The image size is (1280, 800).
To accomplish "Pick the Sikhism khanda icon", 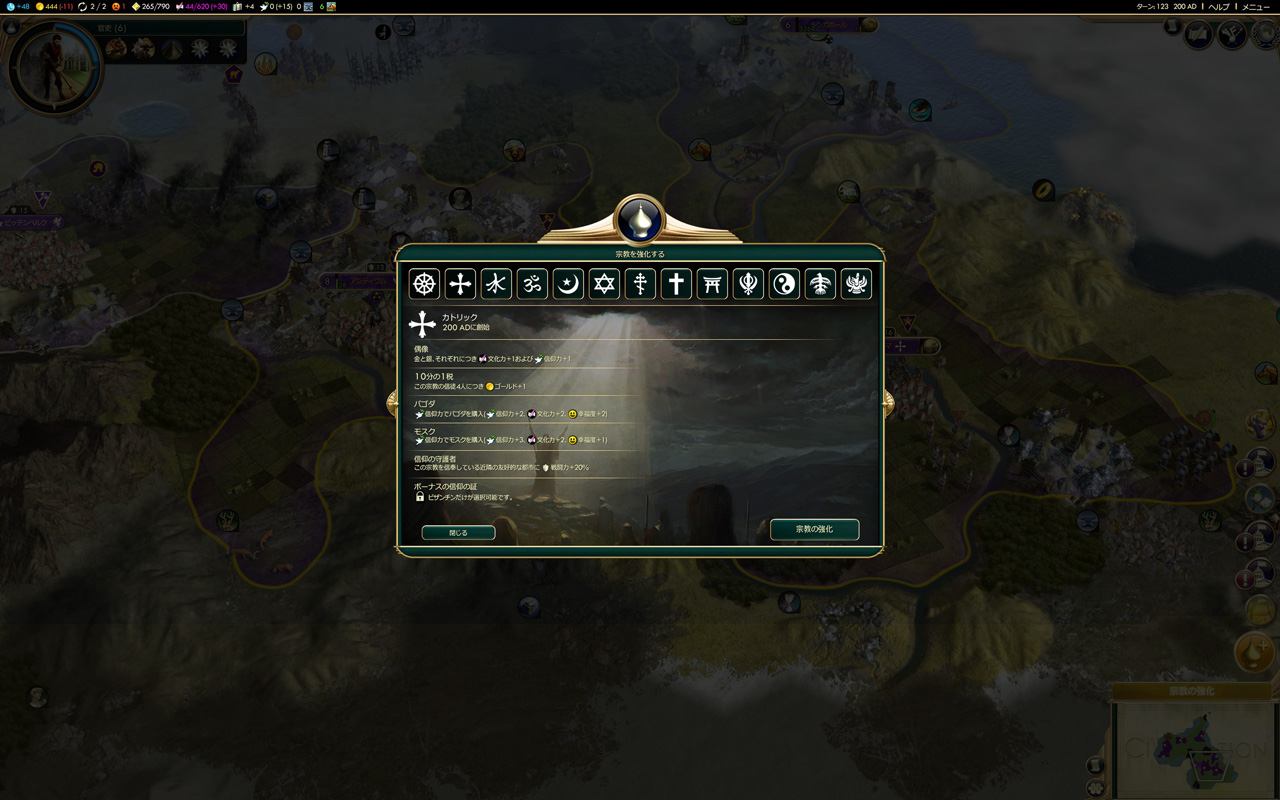I will tap(748, 284).
